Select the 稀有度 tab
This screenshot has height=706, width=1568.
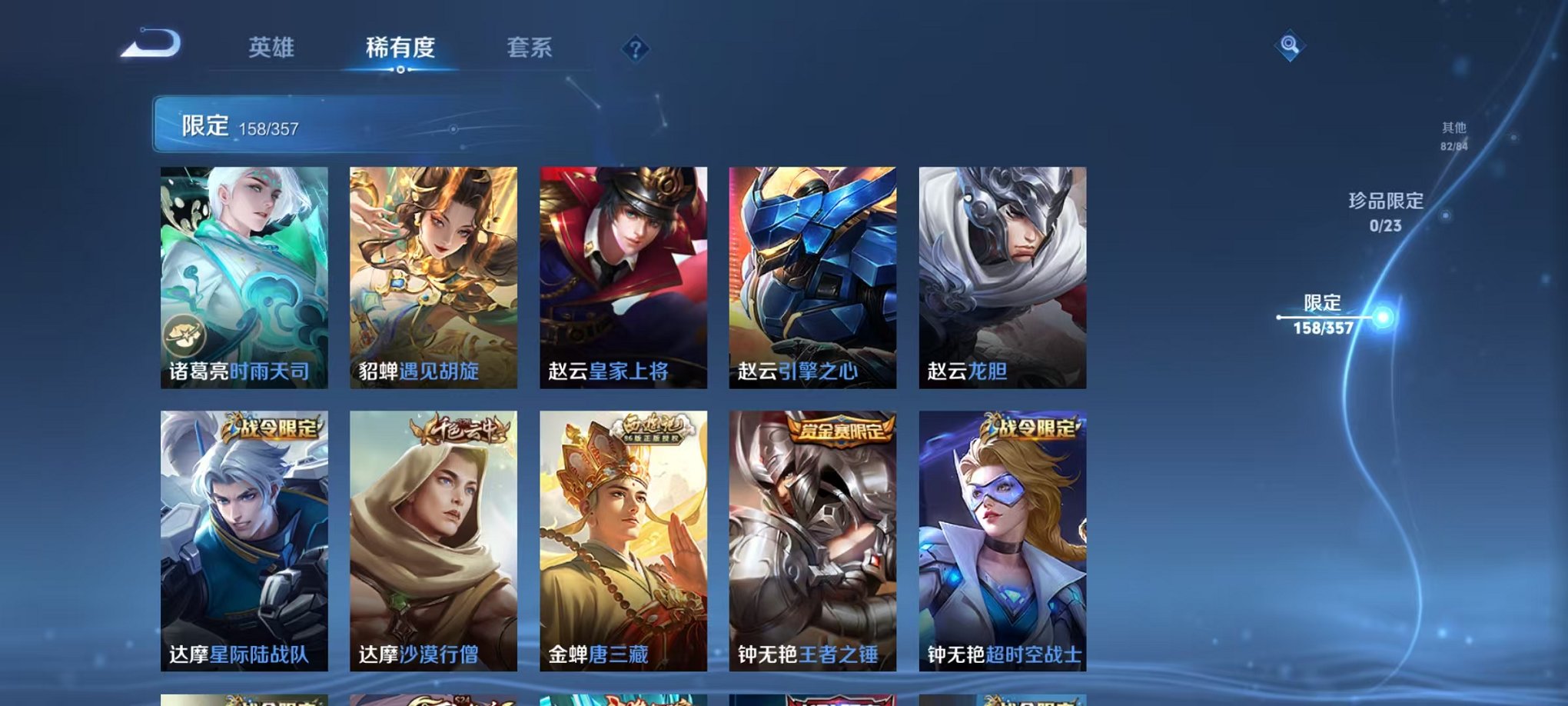coord(400,48)
